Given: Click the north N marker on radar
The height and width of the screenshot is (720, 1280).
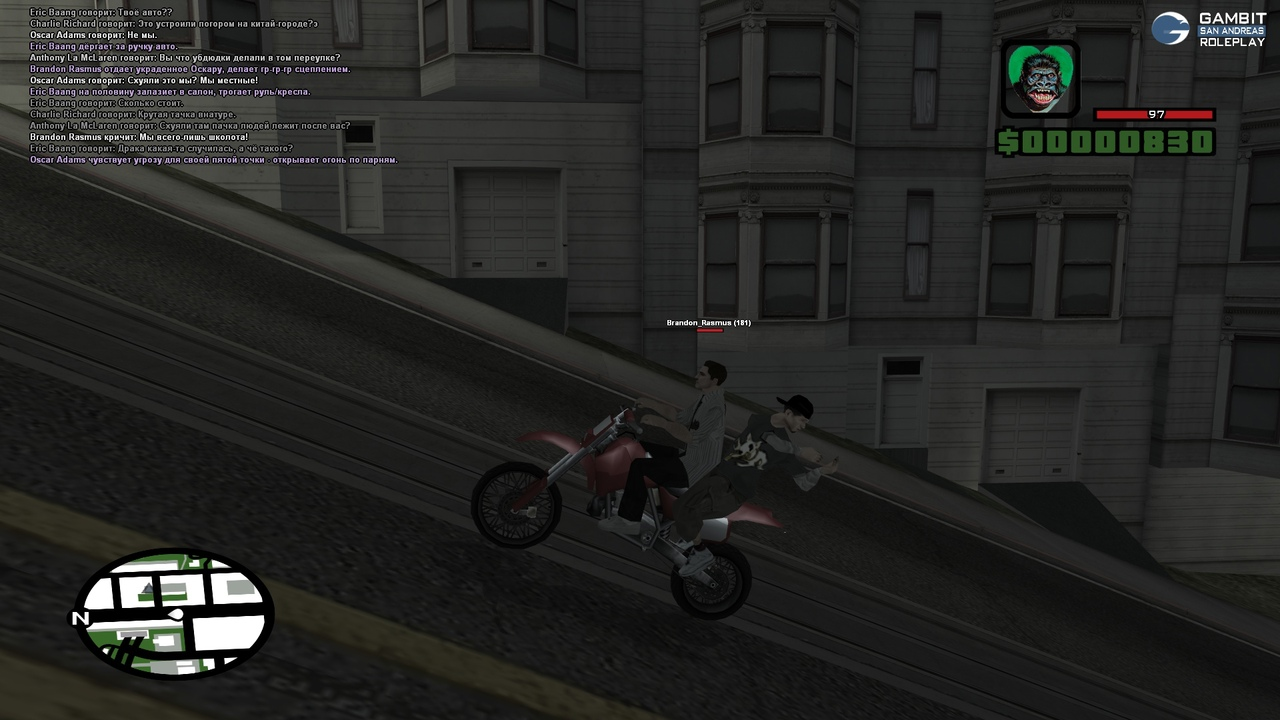Looking at the screenshot, I should pos(80,619).
